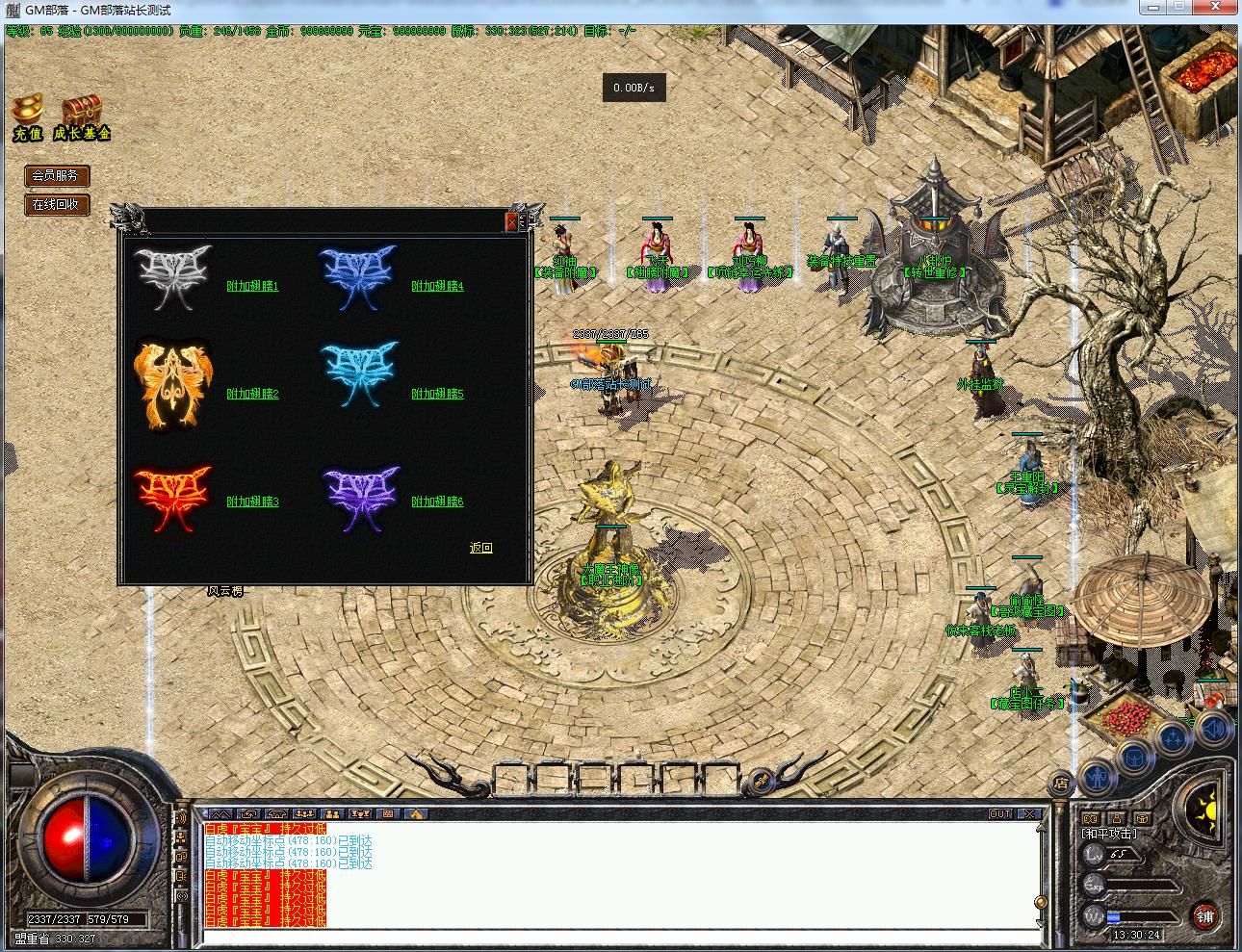Click the chat text input box
The image size is (1242, 952).
616,937
